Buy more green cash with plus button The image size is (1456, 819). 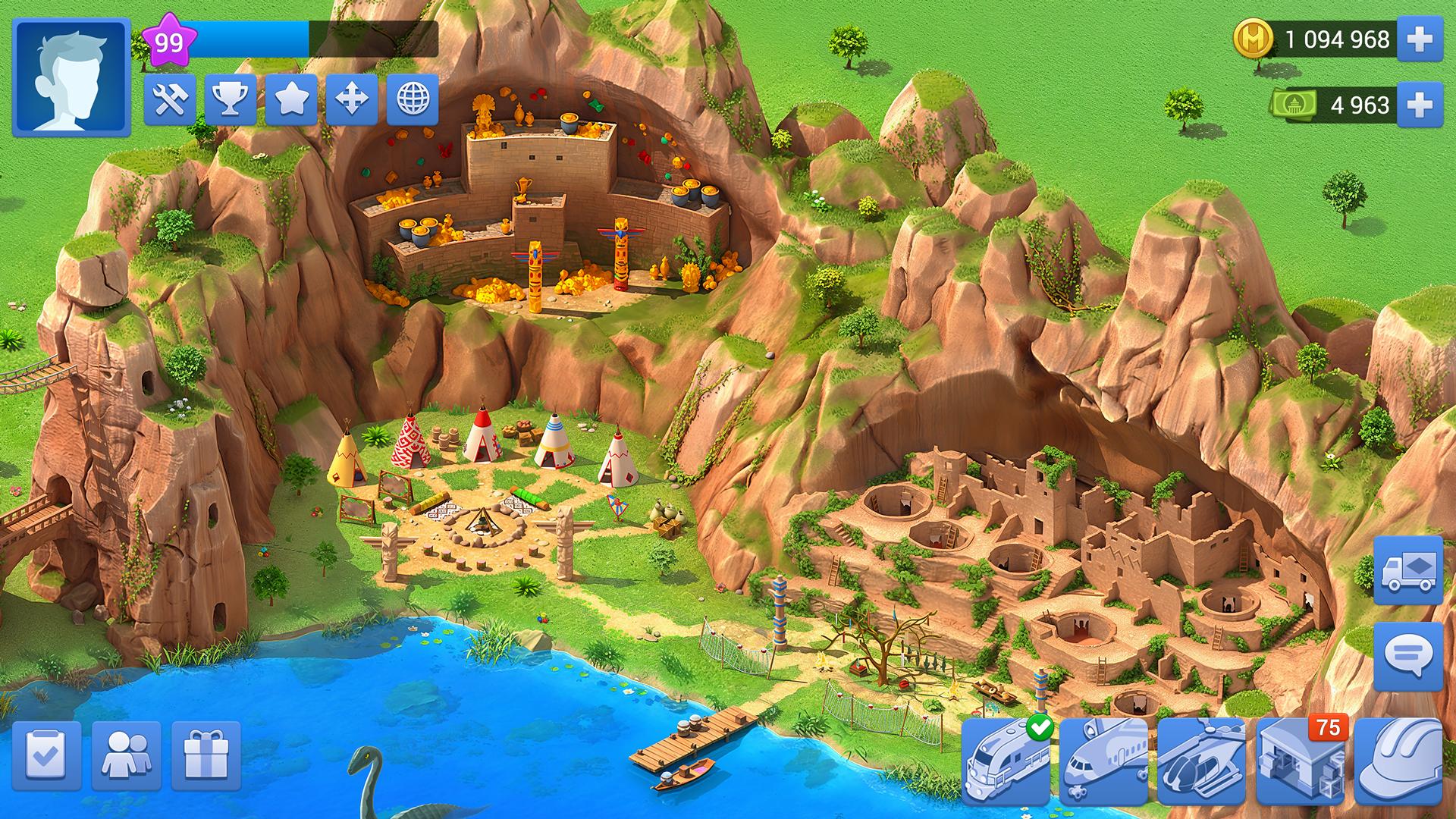click(x=1420, y=105)
